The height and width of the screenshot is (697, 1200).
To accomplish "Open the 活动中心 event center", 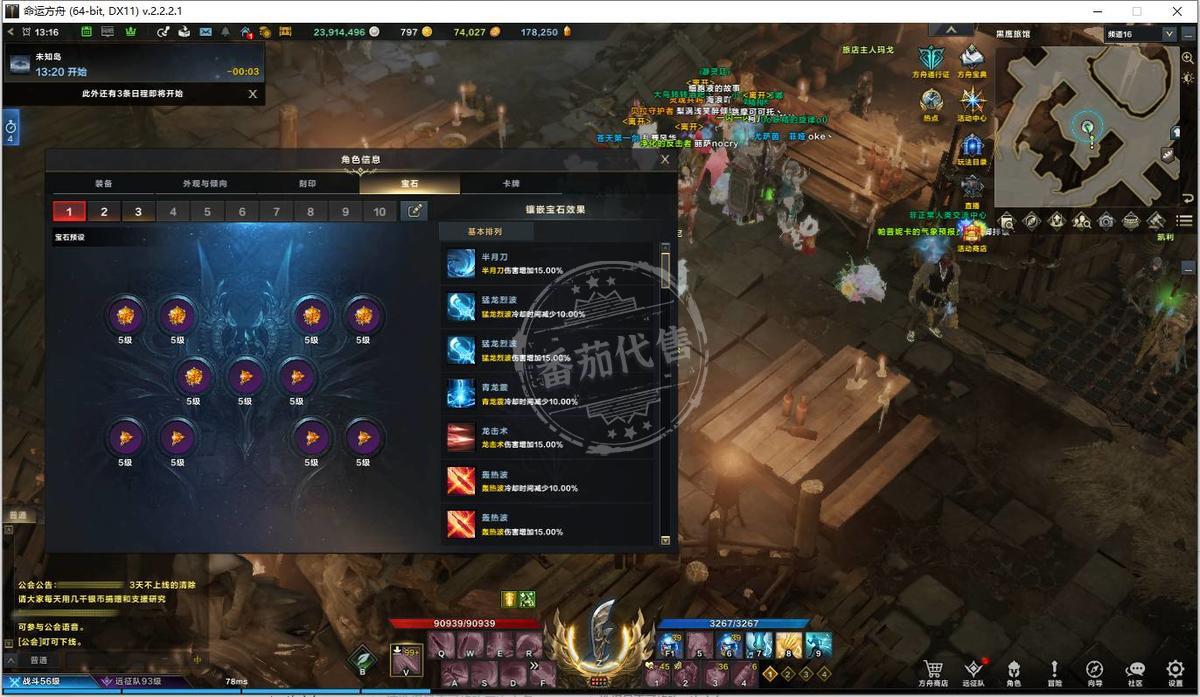I will tap(972, 104).
